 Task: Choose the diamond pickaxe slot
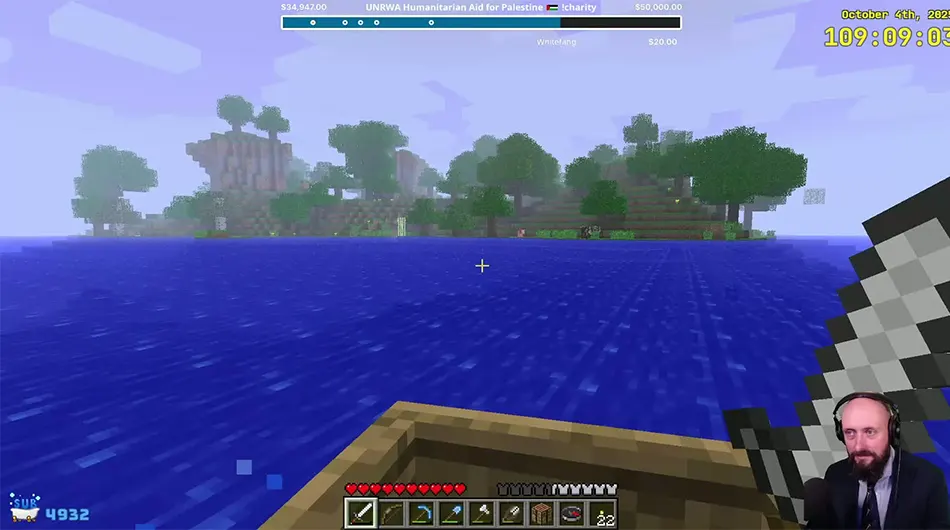pyautogui.click(x=421, y=513)
